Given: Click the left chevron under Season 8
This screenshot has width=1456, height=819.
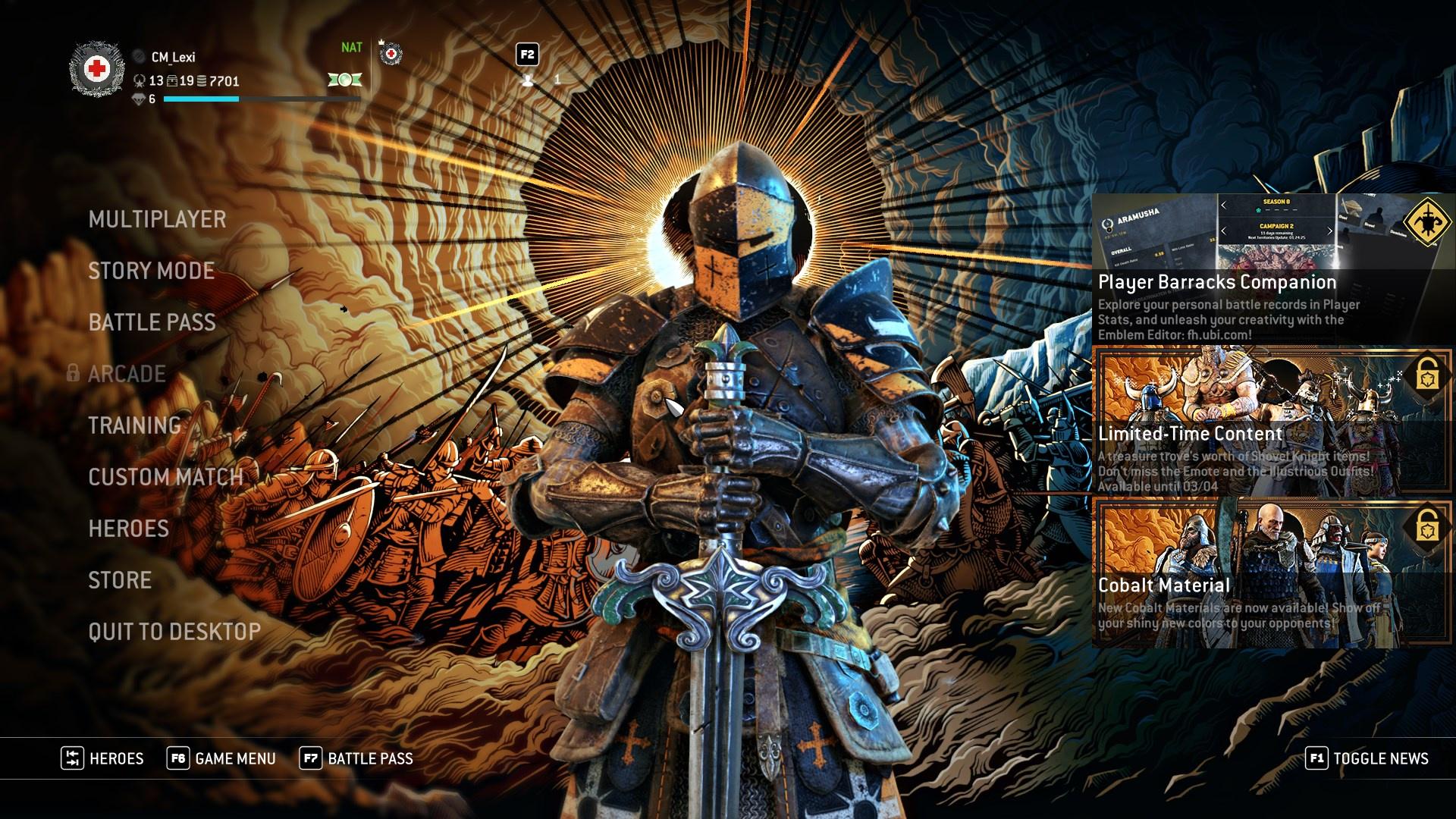Looking at the screenshot, I should 1223,204.
